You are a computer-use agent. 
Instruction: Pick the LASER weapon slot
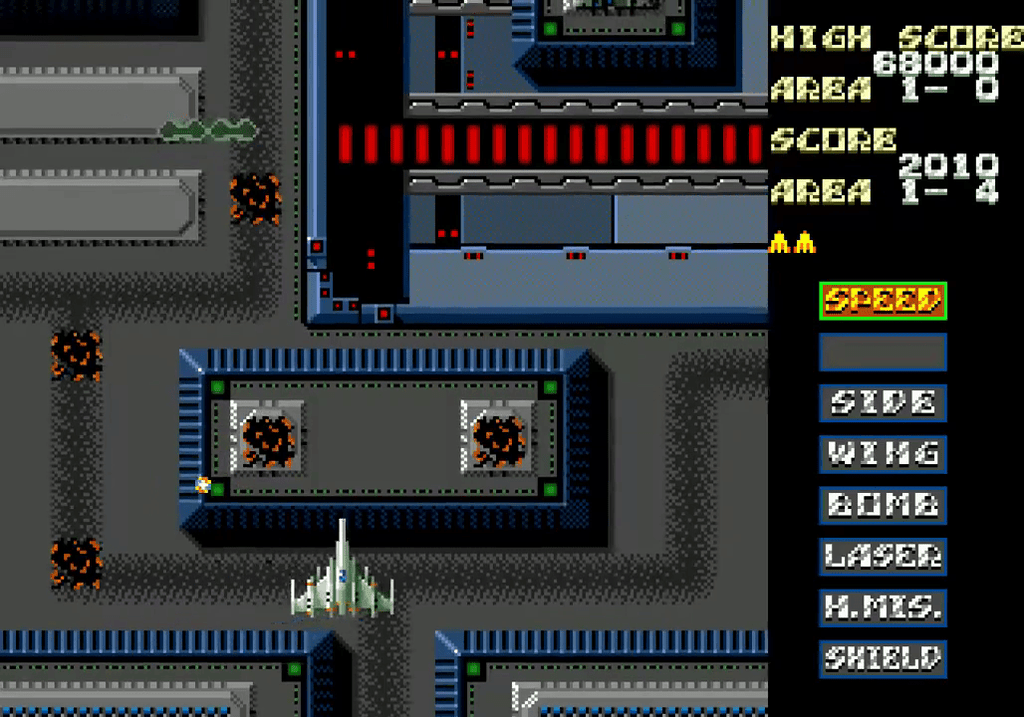(x=883, y=556)
